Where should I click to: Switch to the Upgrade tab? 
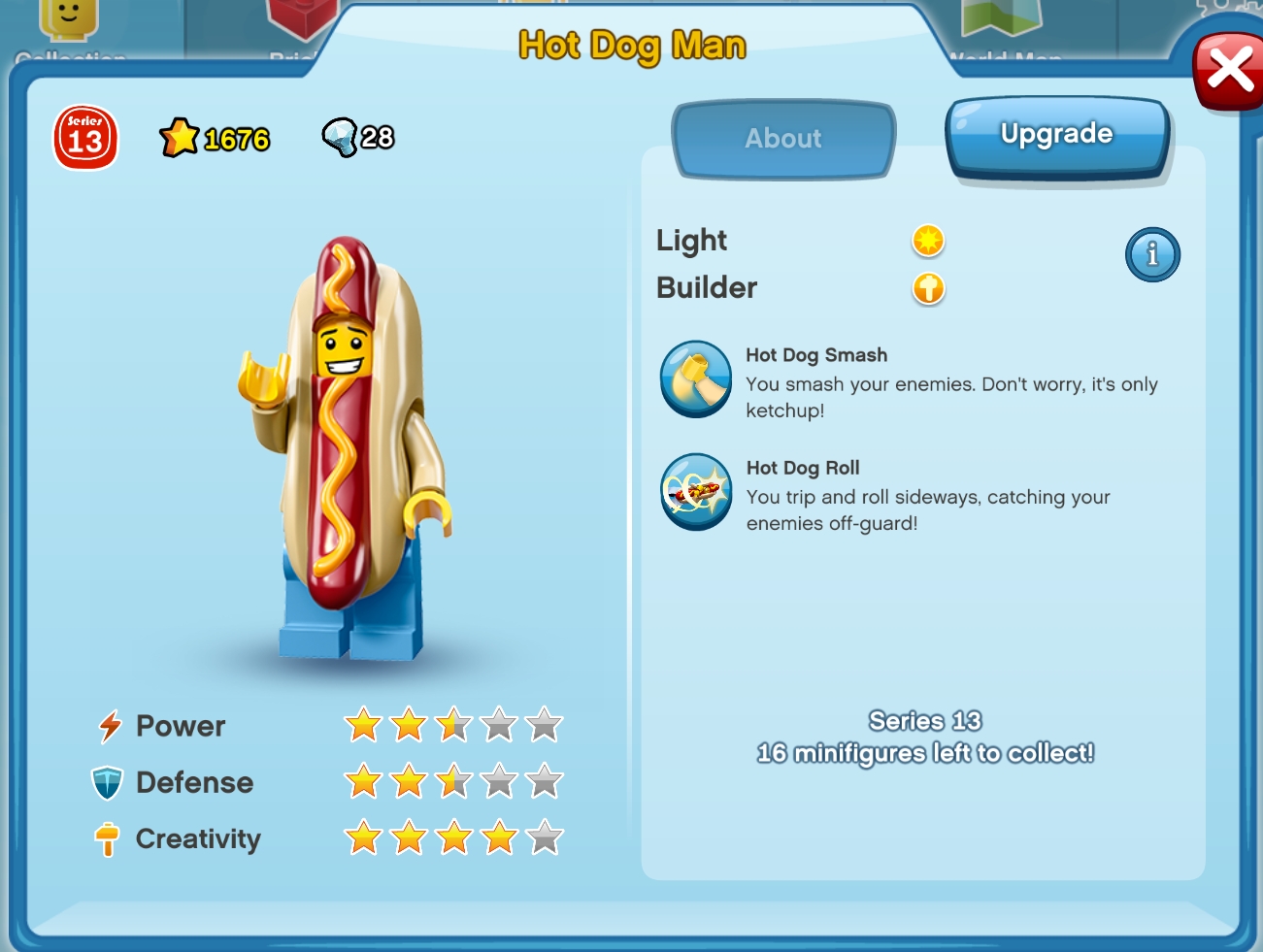[1056, 134]
